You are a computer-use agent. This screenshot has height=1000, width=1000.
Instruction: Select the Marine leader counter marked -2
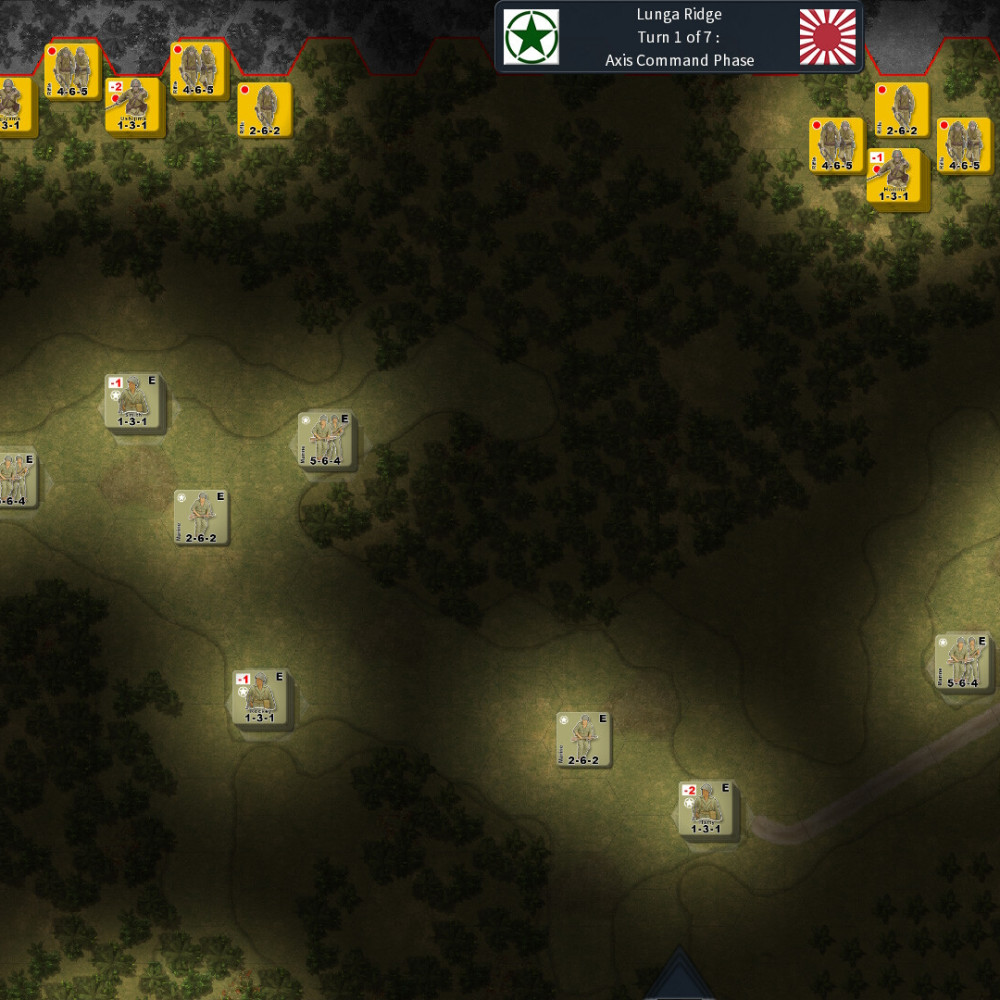(x=706, y=808)
